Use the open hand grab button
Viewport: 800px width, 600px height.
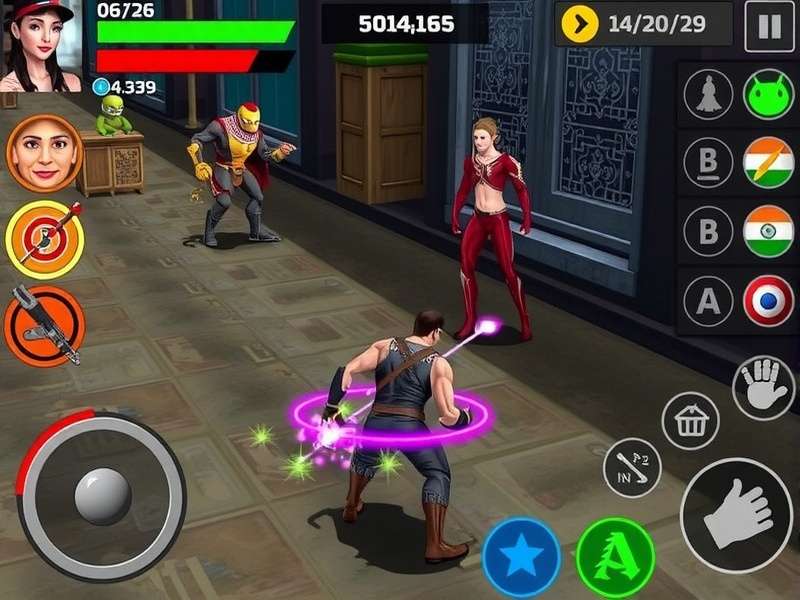763,388
